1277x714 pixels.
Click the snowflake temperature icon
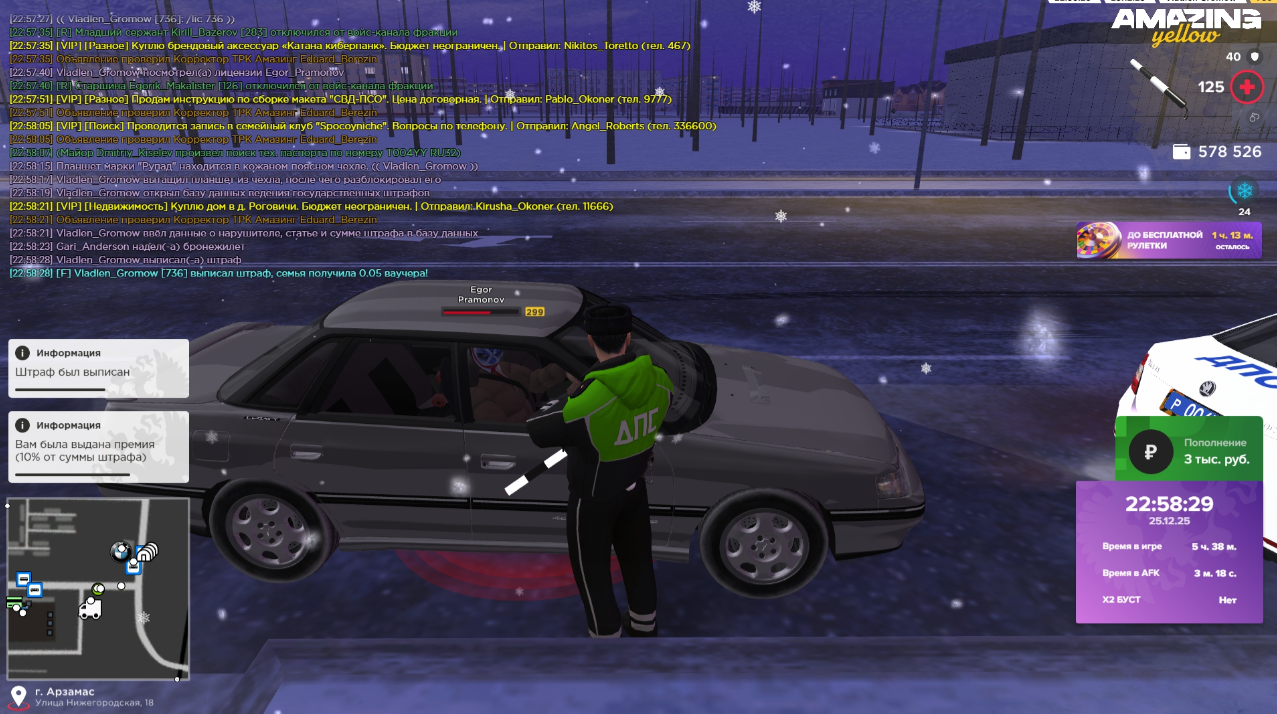click(x=1244, y=190)
